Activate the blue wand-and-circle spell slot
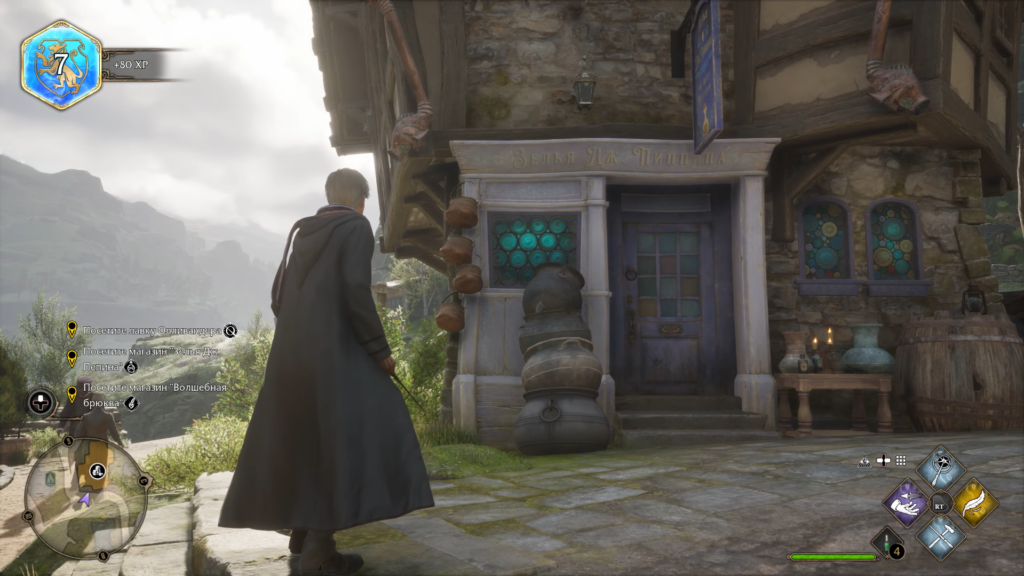 click(941, 468)
